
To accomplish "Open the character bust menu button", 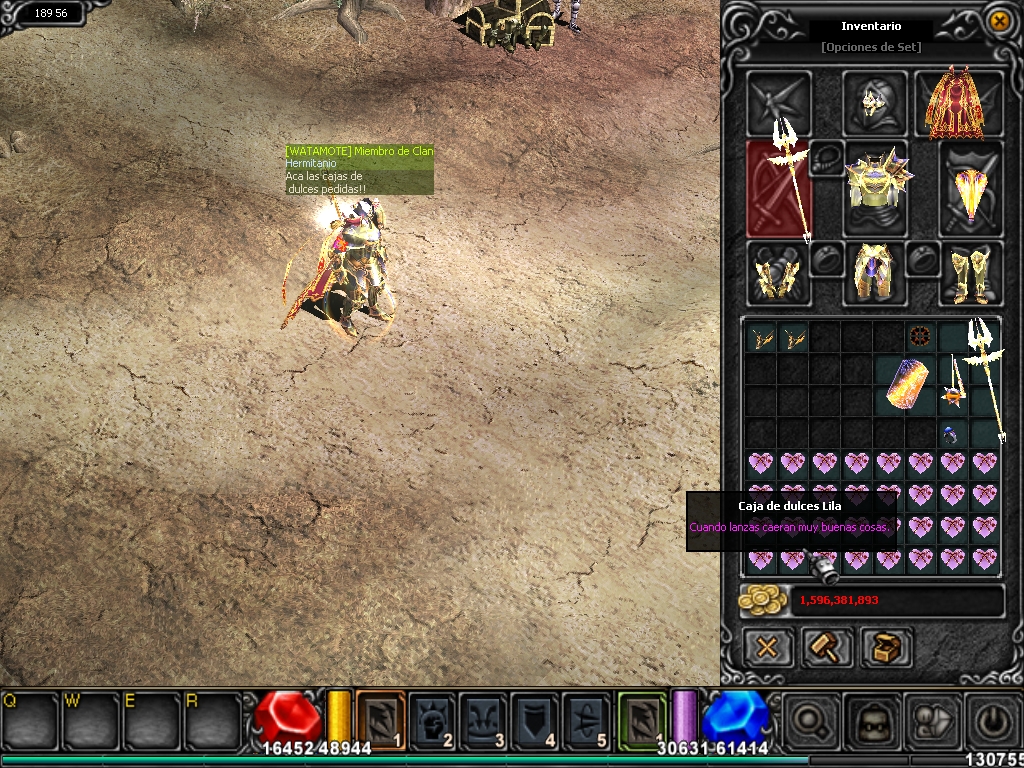I will 870,719.
